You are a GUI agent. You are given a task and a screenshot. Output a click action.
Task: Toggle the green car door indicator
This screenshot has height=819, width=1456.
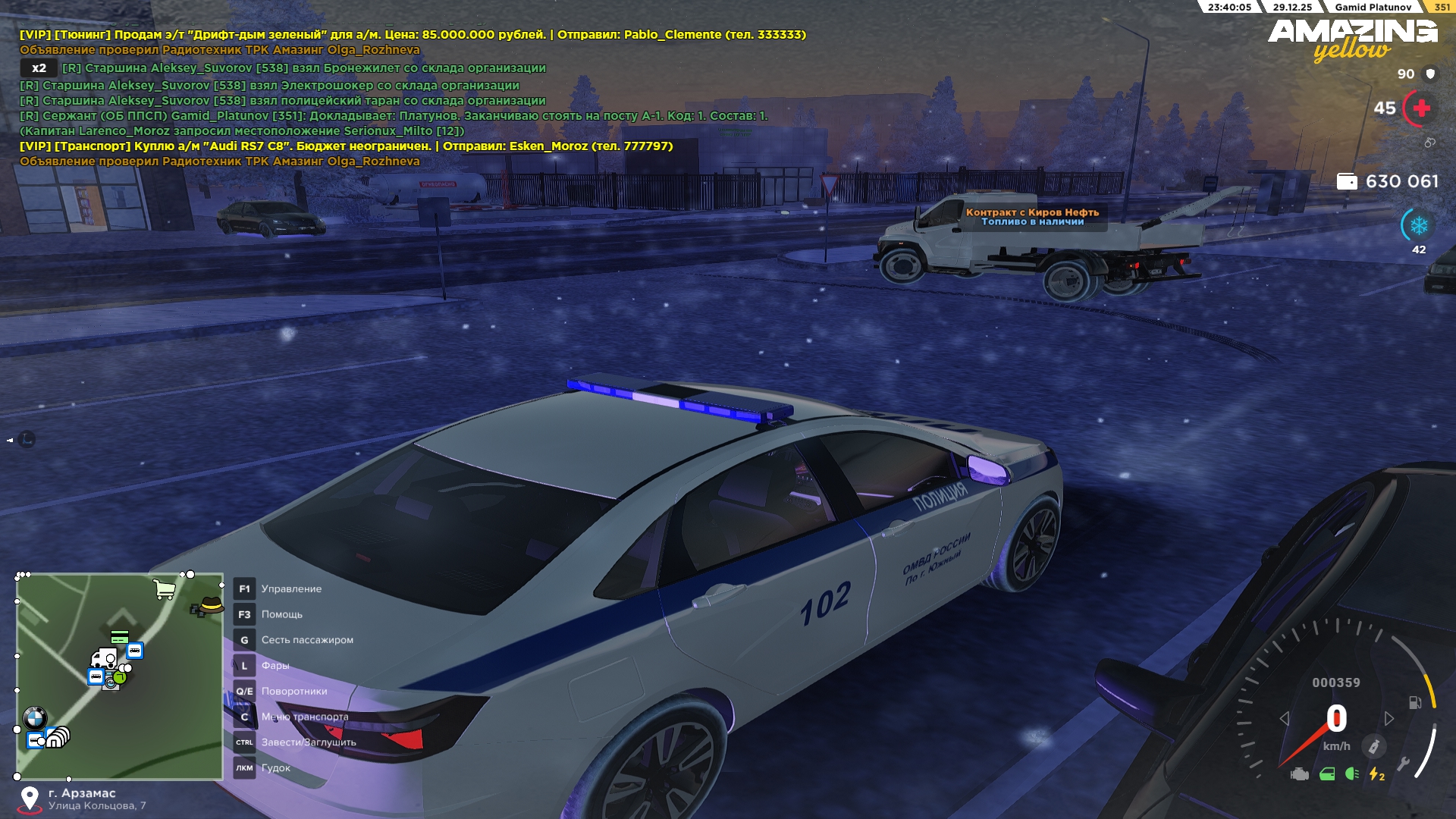coord(1327,774)
